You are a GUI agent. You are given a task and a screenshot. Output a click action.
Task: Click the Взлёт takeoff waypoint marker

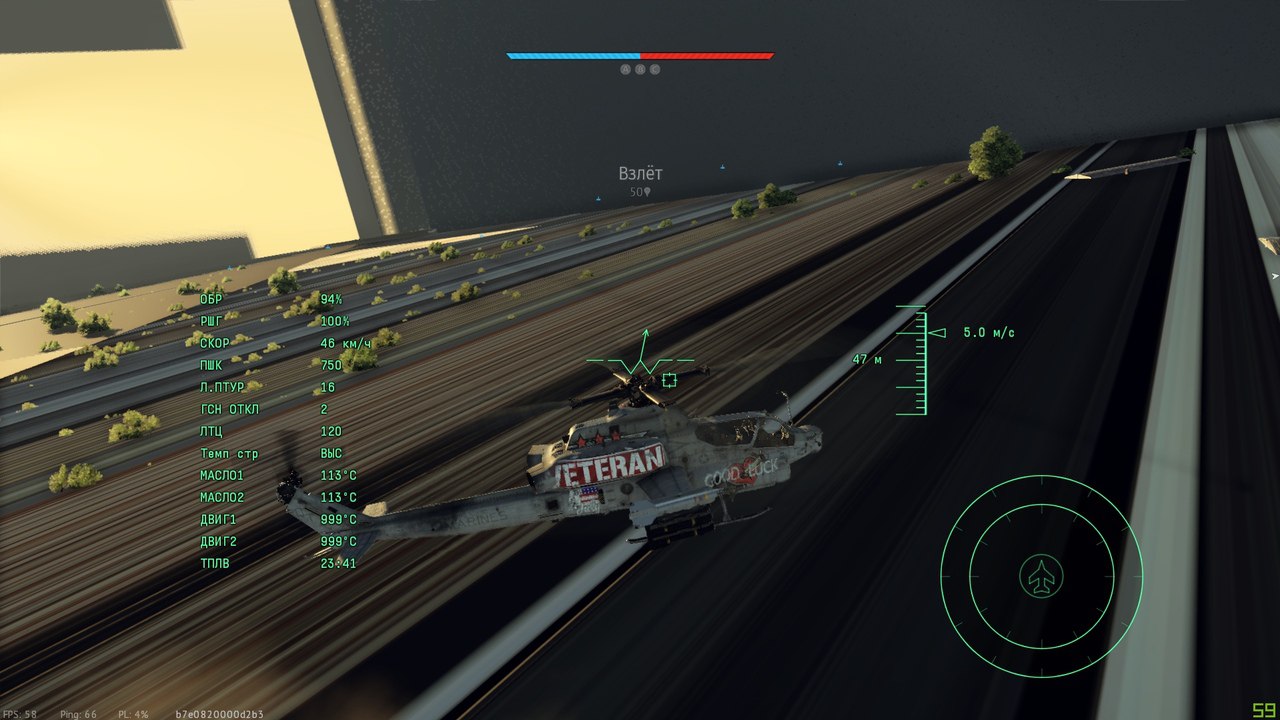[x=640, y=174]
